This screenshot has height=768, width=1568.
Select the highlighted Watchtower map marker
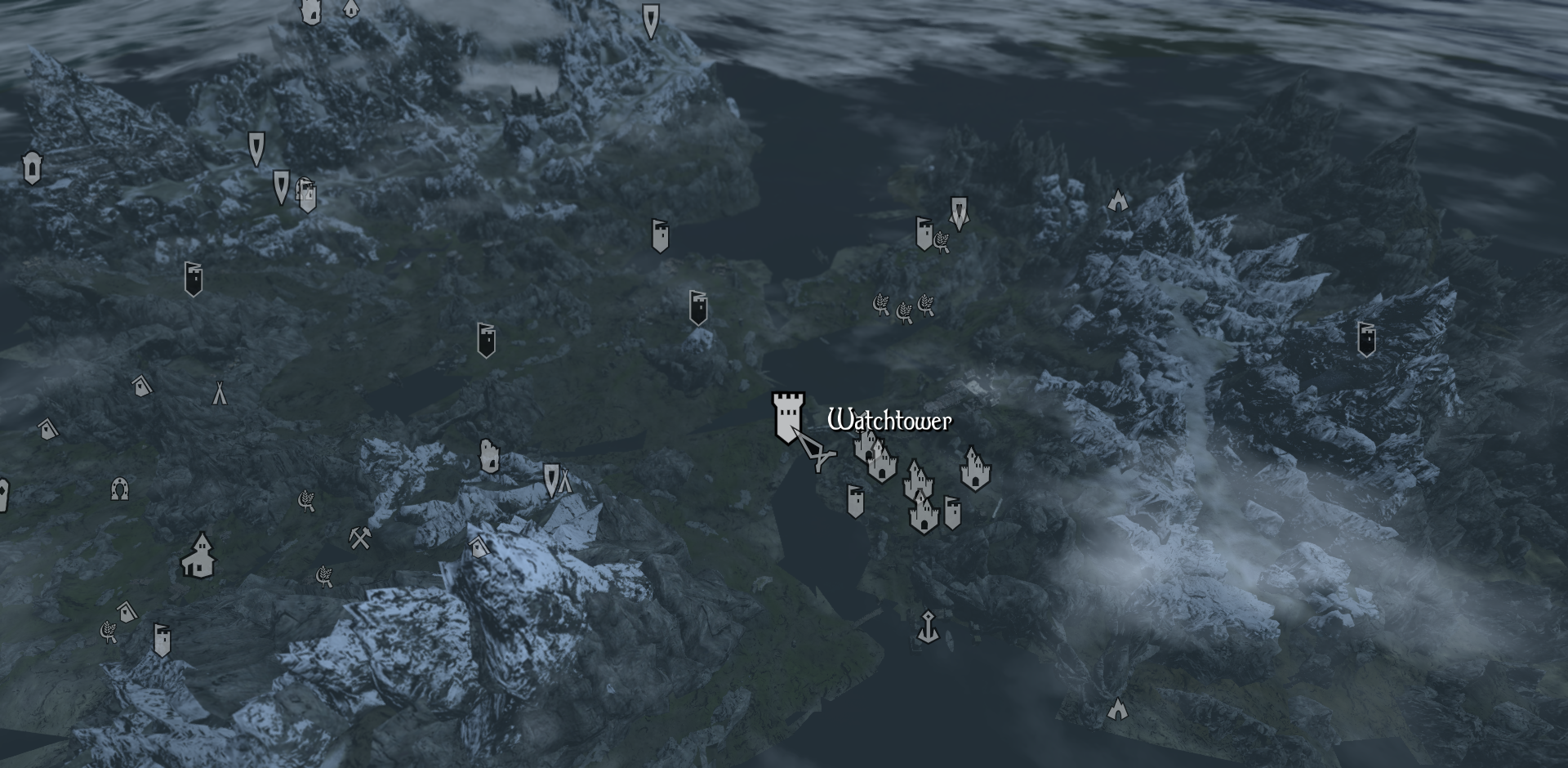click(x=787, y=417)
